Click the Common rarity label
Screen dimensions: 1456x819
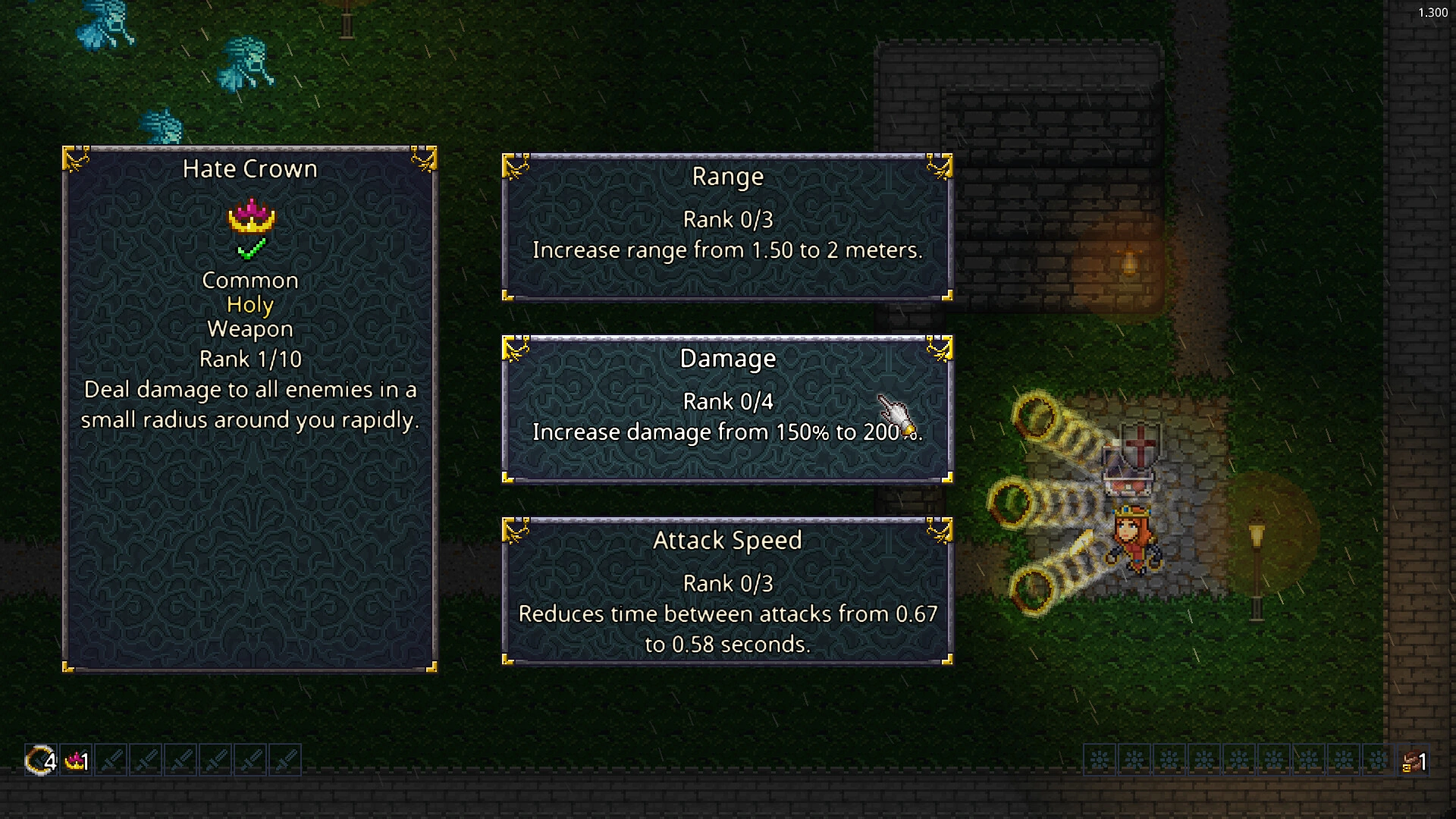[x=249, y=280]
